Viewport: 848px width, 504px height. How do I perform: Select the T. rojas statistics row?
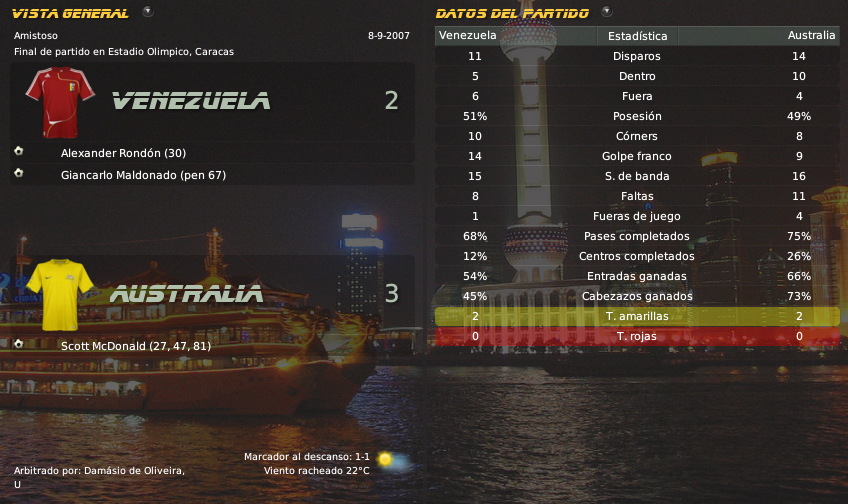637,336
